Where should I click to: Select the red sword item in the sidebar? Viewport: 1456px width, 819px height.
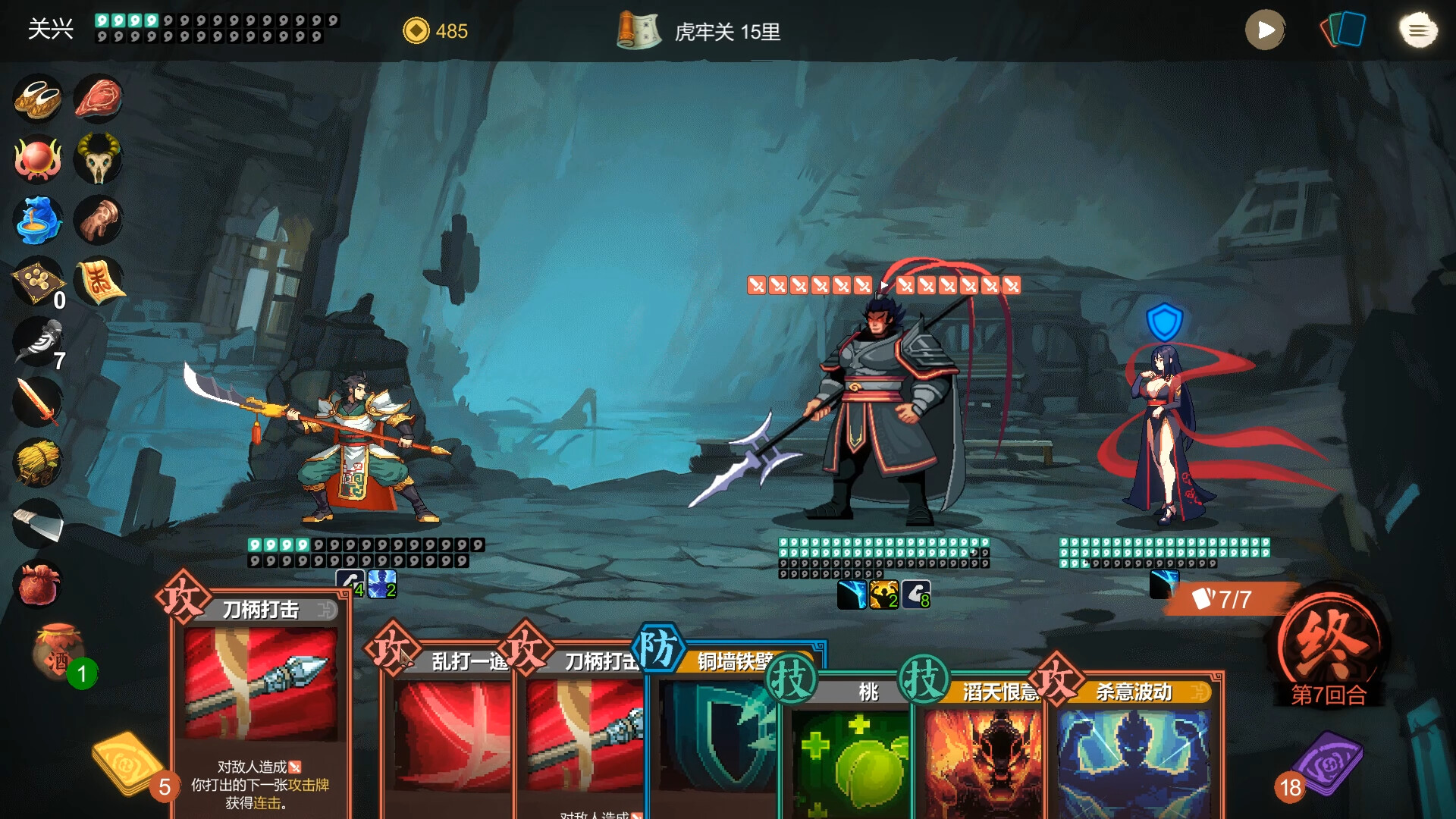(38, 400)
